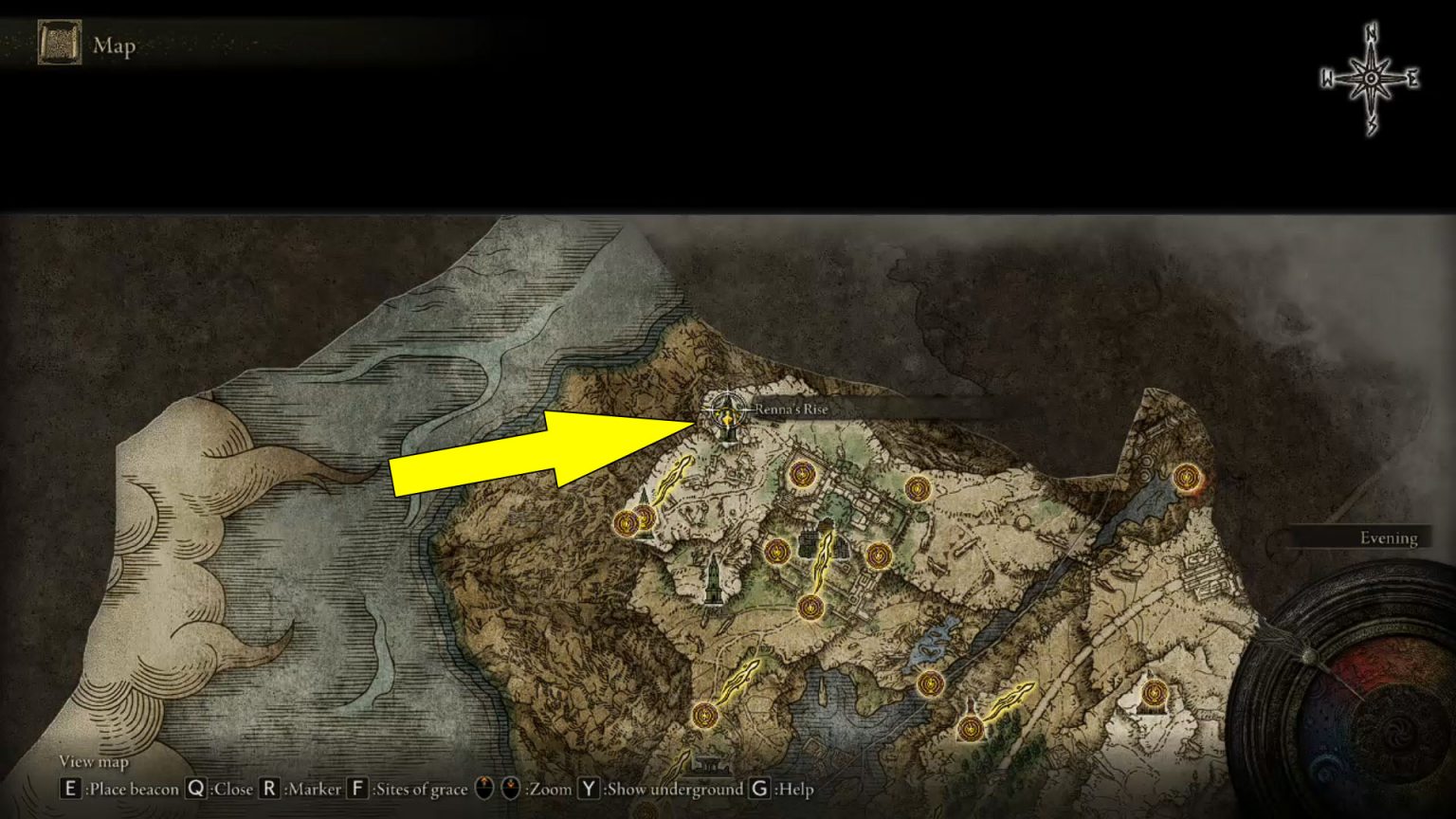Select the grace icon near the southern lake shore
The image size is (1456, 819).
click(x=706, y=717)
